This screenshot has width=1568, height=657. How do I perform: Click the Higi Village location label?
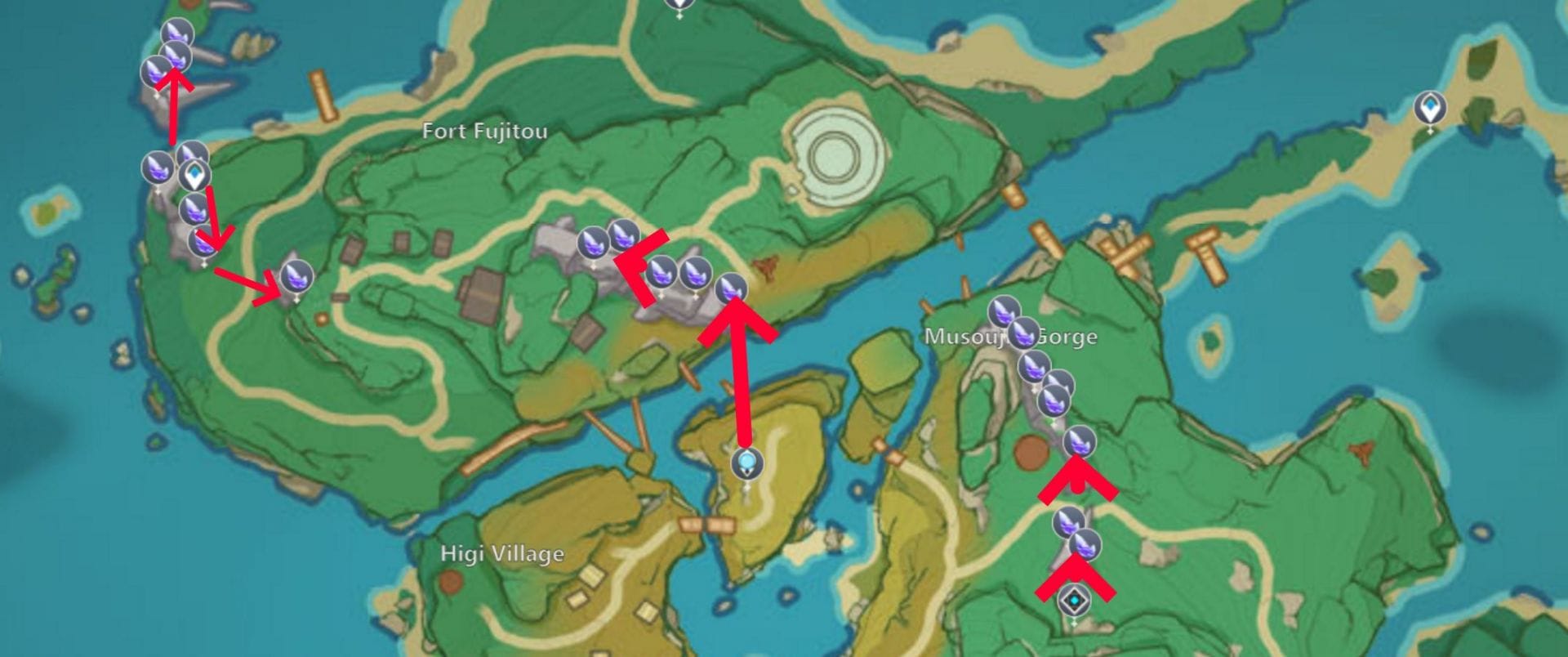(501, 554)
